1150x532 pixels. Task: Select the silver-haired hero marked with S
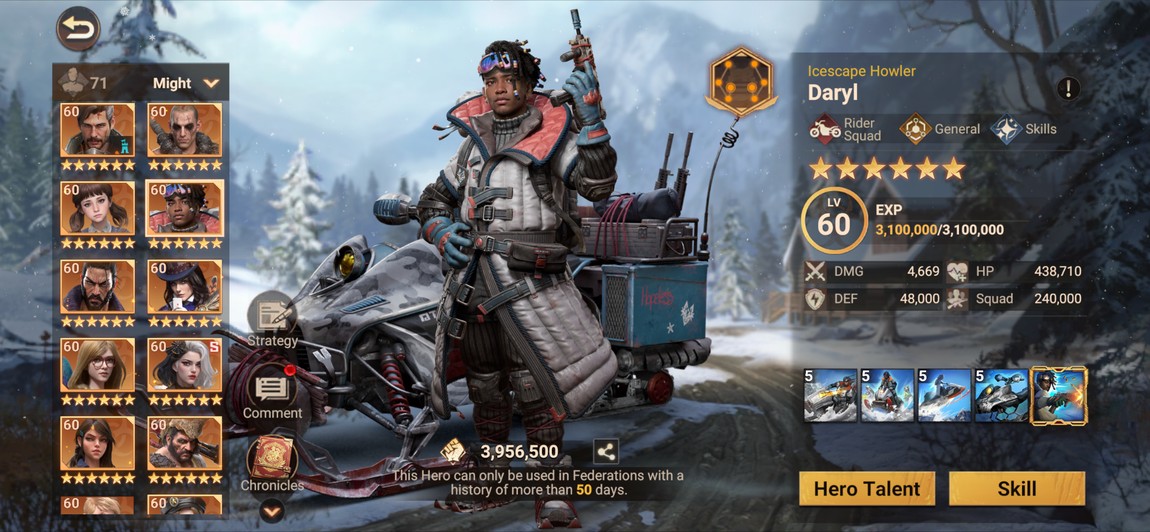coord(185,365)
